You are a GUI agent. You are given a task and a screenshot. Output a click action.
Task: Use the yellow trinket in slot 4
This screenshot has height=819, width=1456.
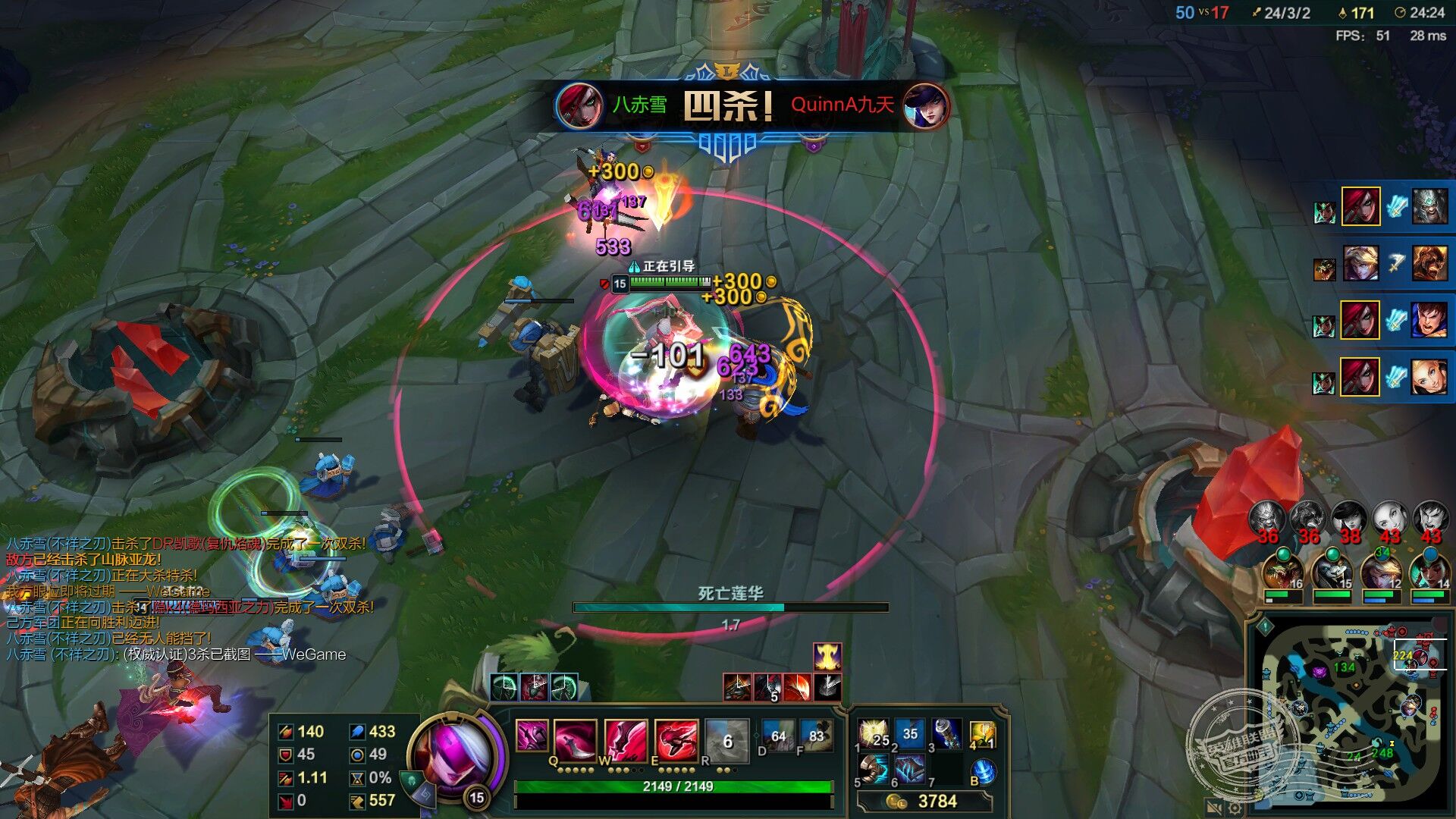pos(983,734)
